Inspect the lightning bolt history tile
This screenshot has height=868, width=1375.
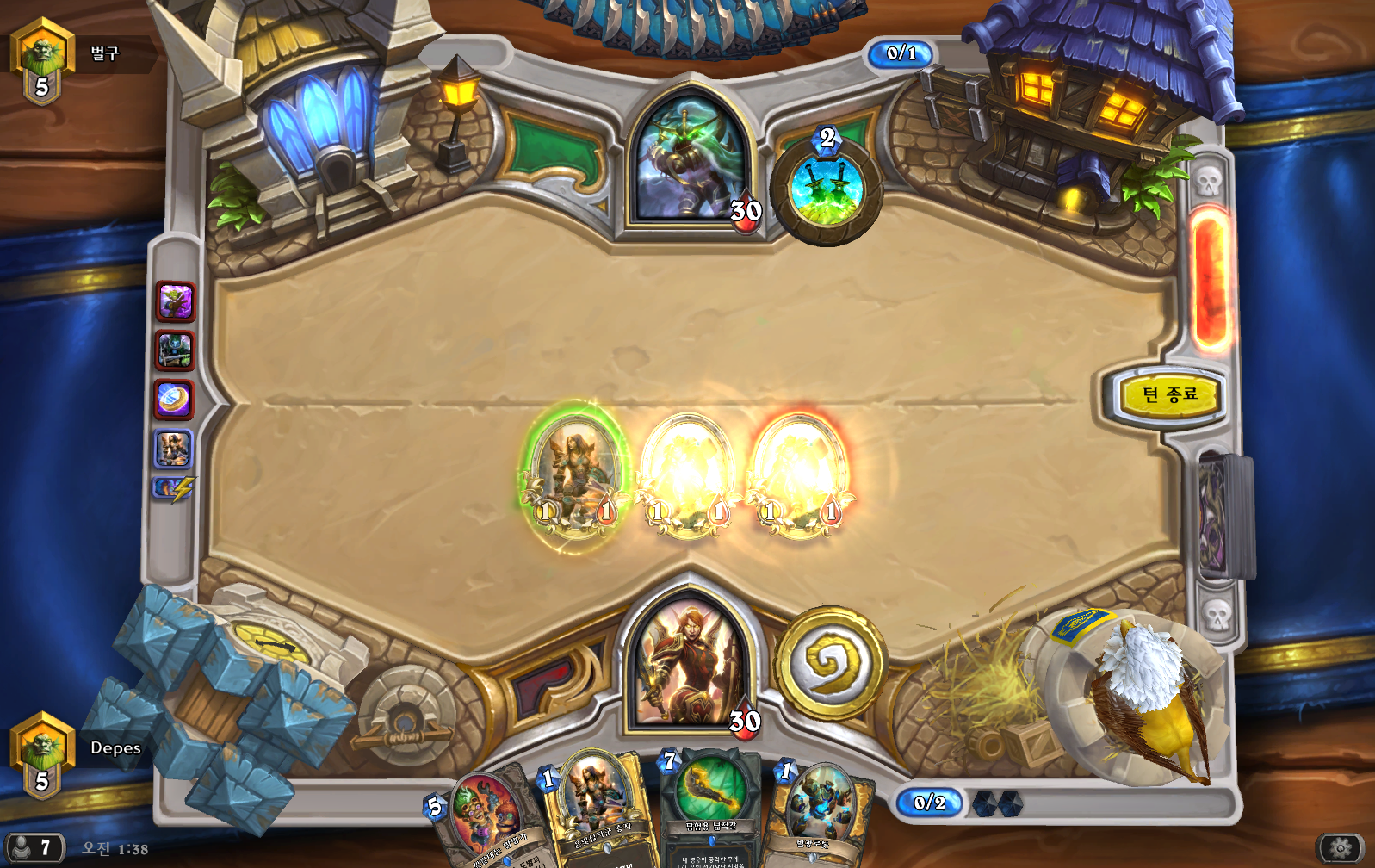[x=174, y=490]
